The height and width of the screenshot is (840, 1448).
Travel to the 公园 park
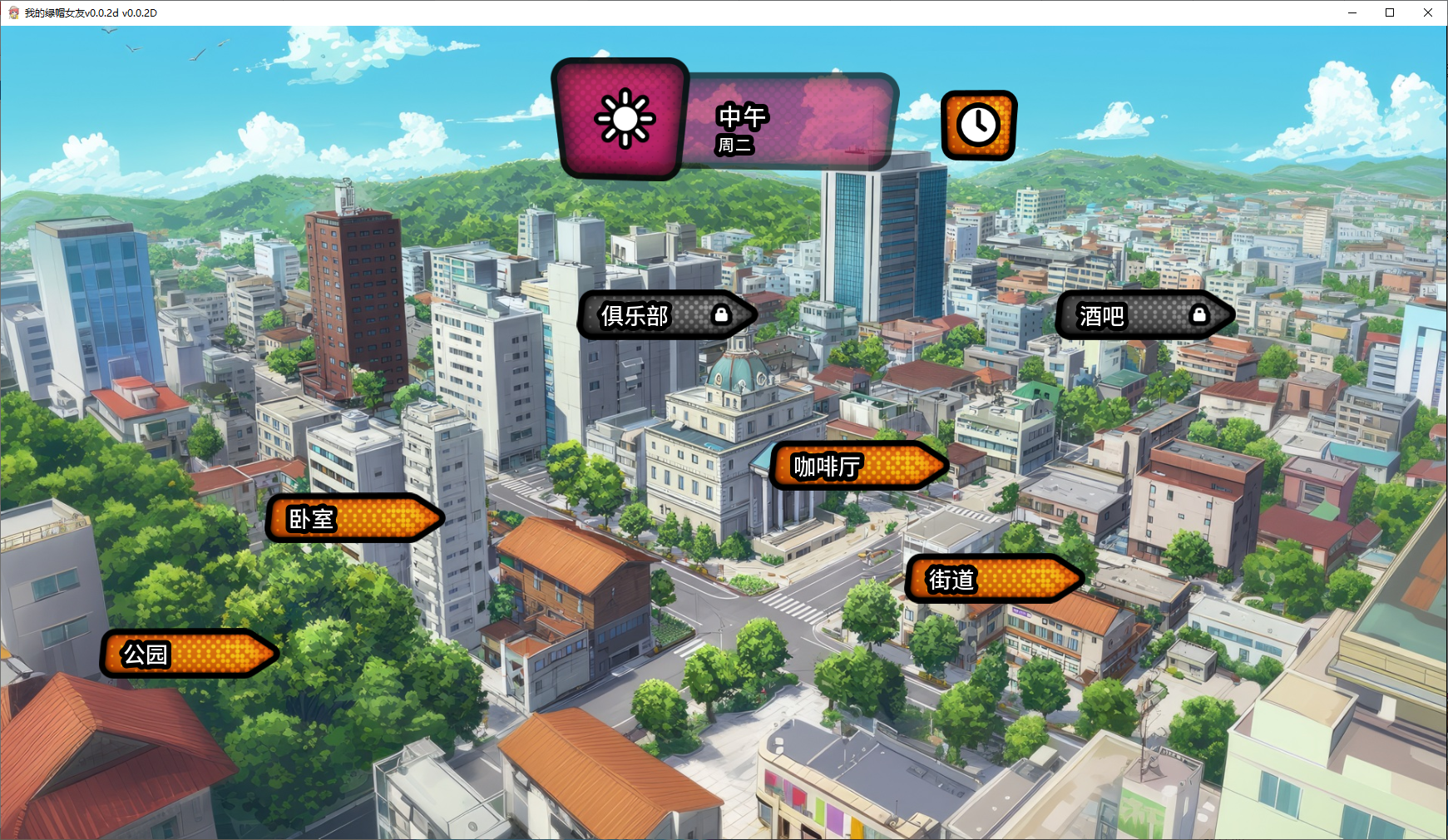(x=189, y=654)
